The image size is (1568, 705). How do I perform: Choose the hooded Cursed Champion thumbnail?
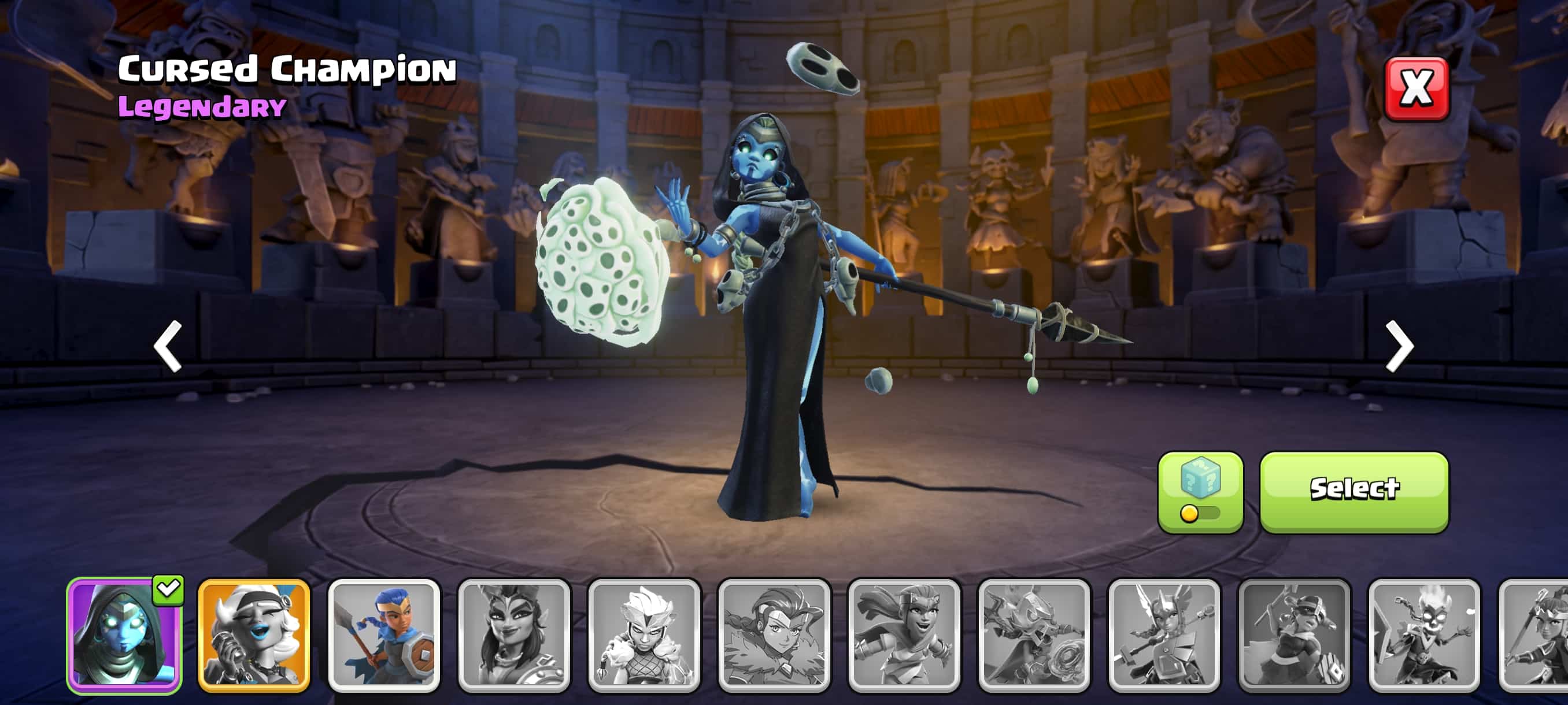[124, 635]
